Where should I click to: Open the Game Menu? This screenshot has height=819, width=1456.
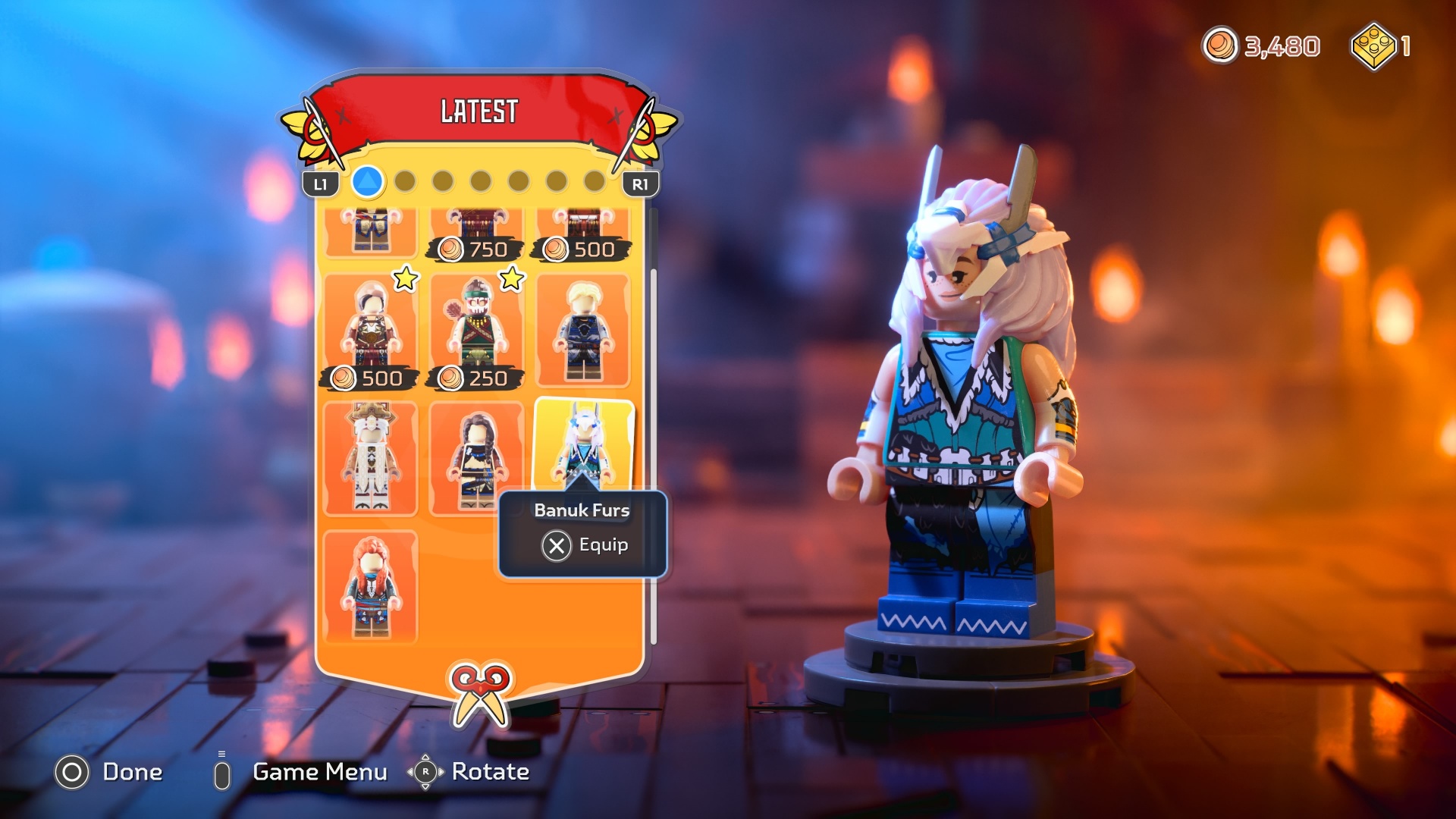coord(303,773)
